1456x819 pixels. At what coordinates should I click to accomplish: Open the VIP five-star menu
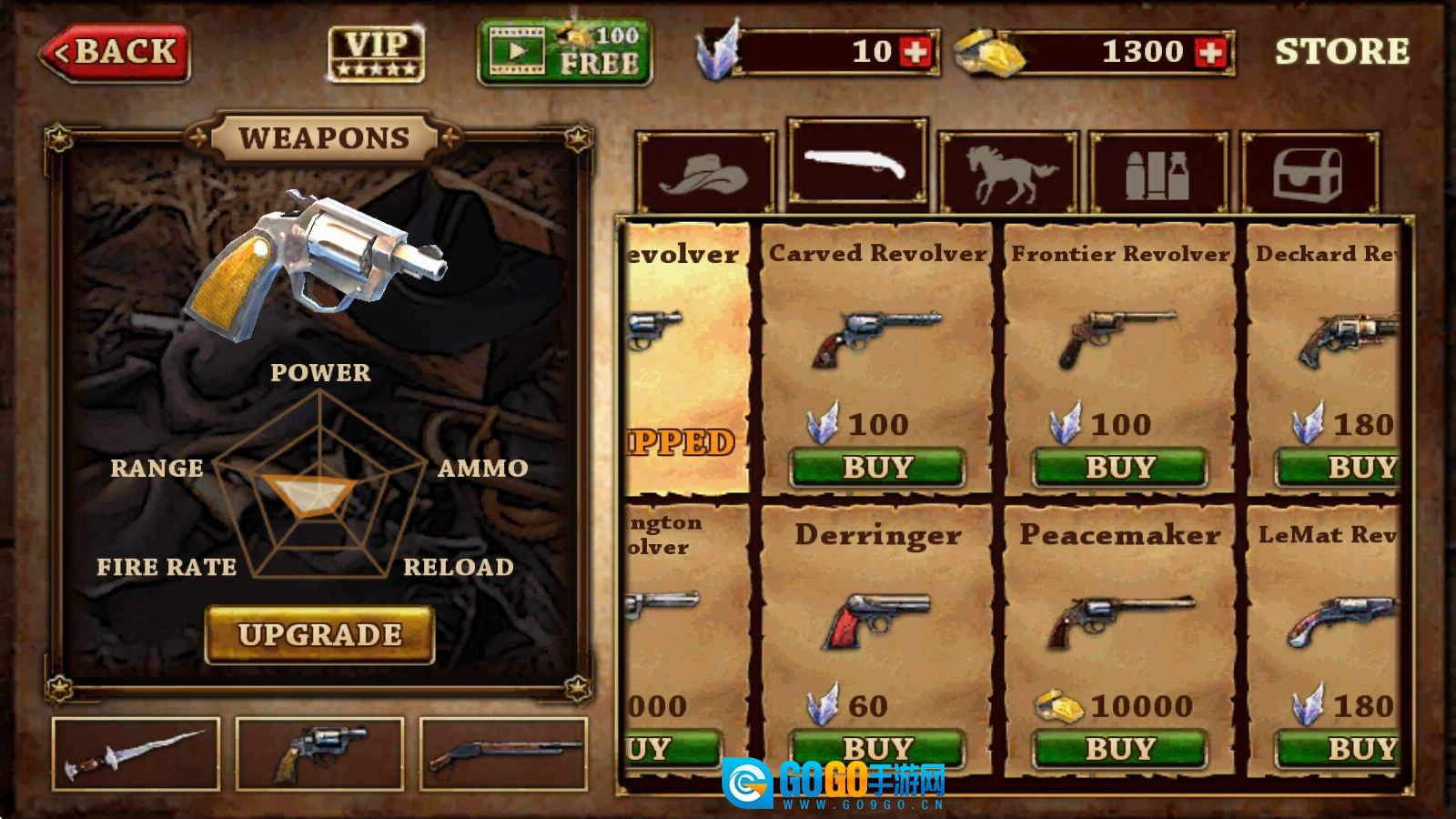[x=376, y=54]
